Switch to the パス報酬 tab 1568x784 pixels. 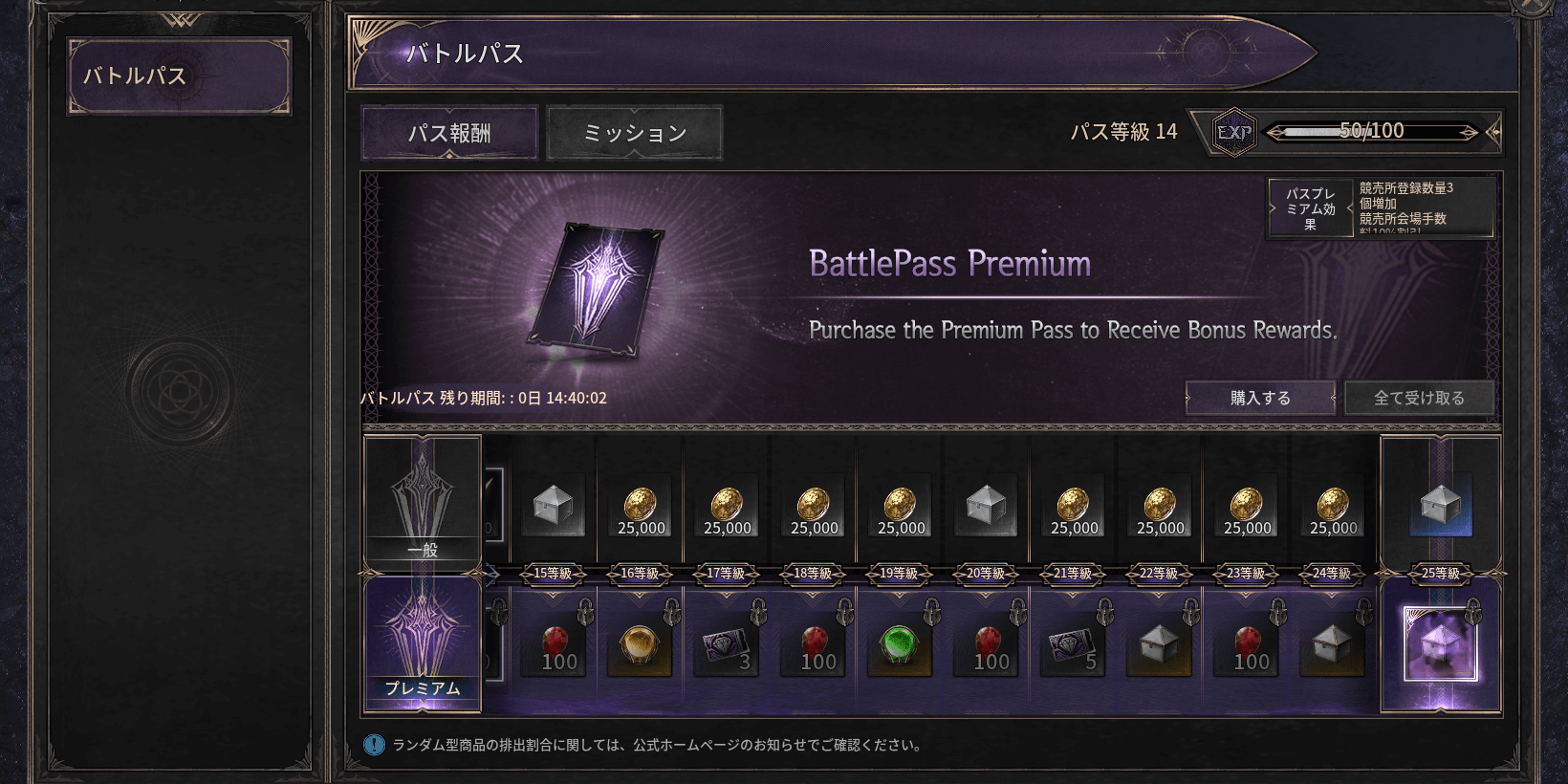click(x=448, y=132)
